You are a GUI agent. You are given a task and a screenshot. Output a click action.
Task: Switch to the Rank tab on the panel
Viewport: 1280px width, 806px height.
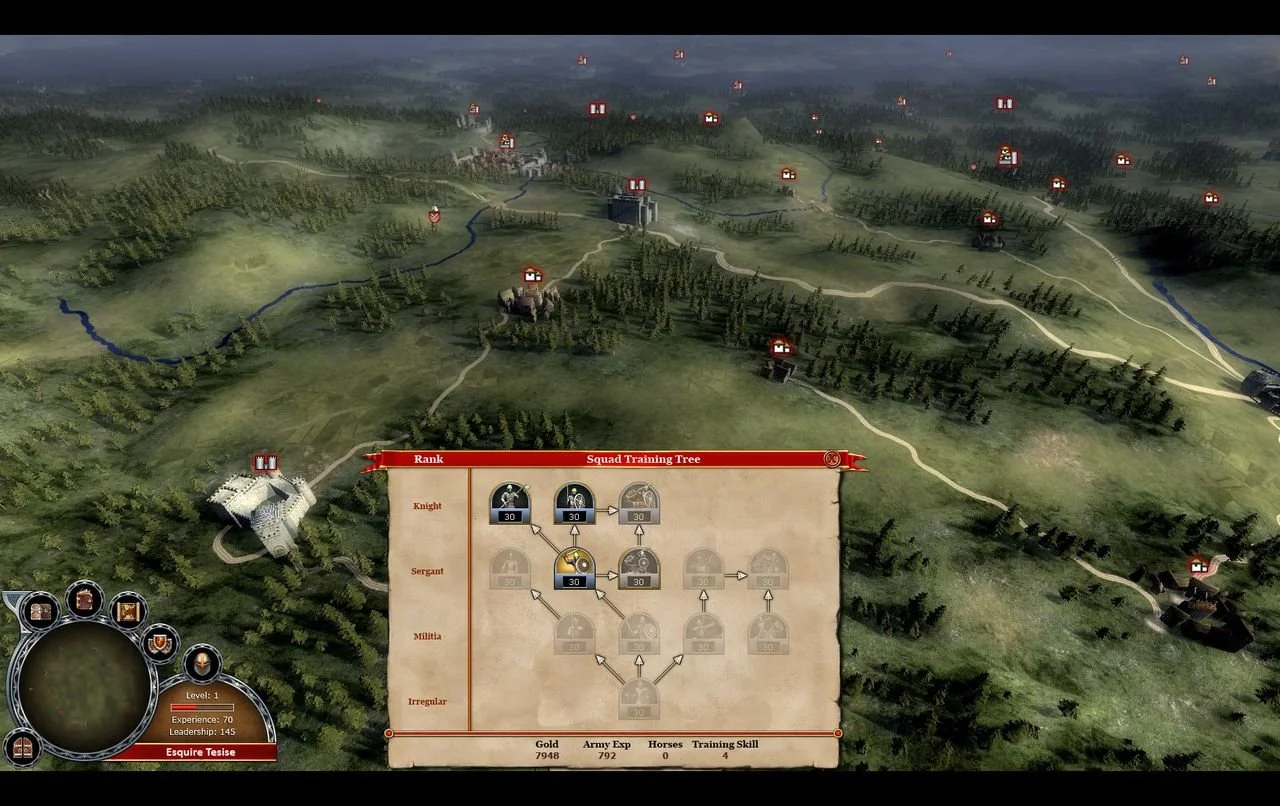pyautogui.click(x=430, y=460)
